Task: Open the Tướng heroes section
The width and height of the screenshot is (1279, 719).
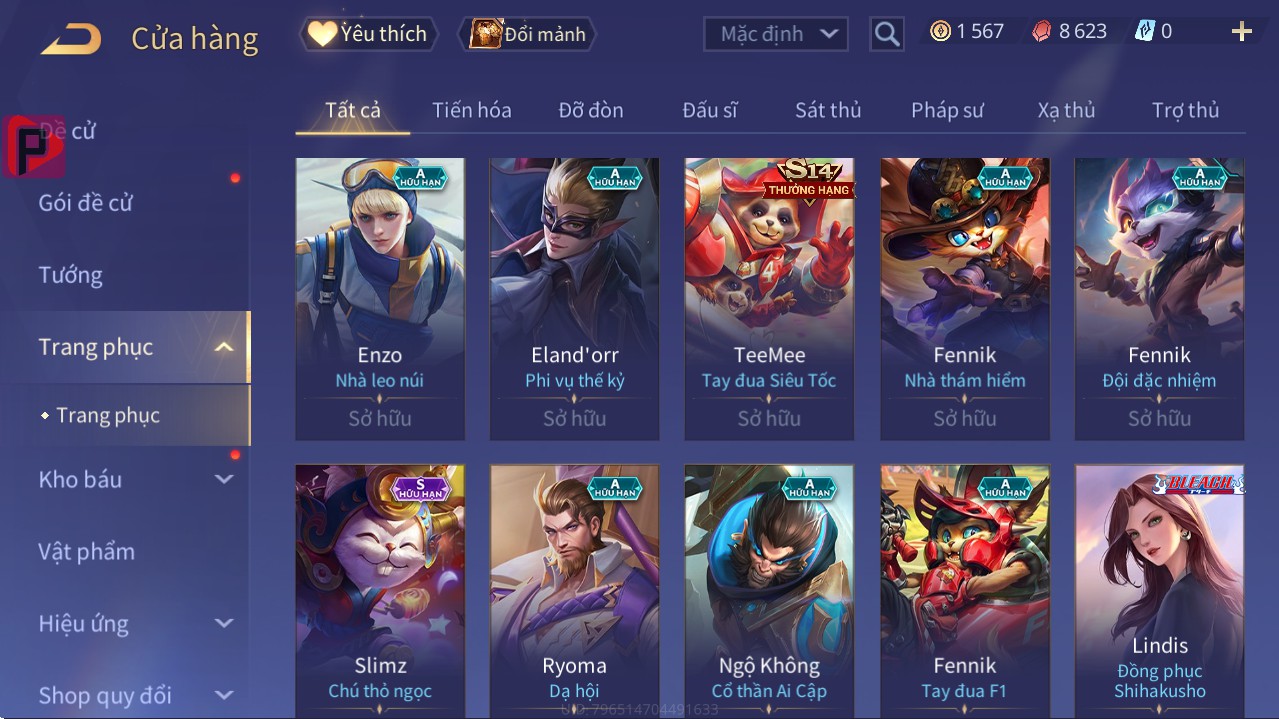Action: (71, 275)
